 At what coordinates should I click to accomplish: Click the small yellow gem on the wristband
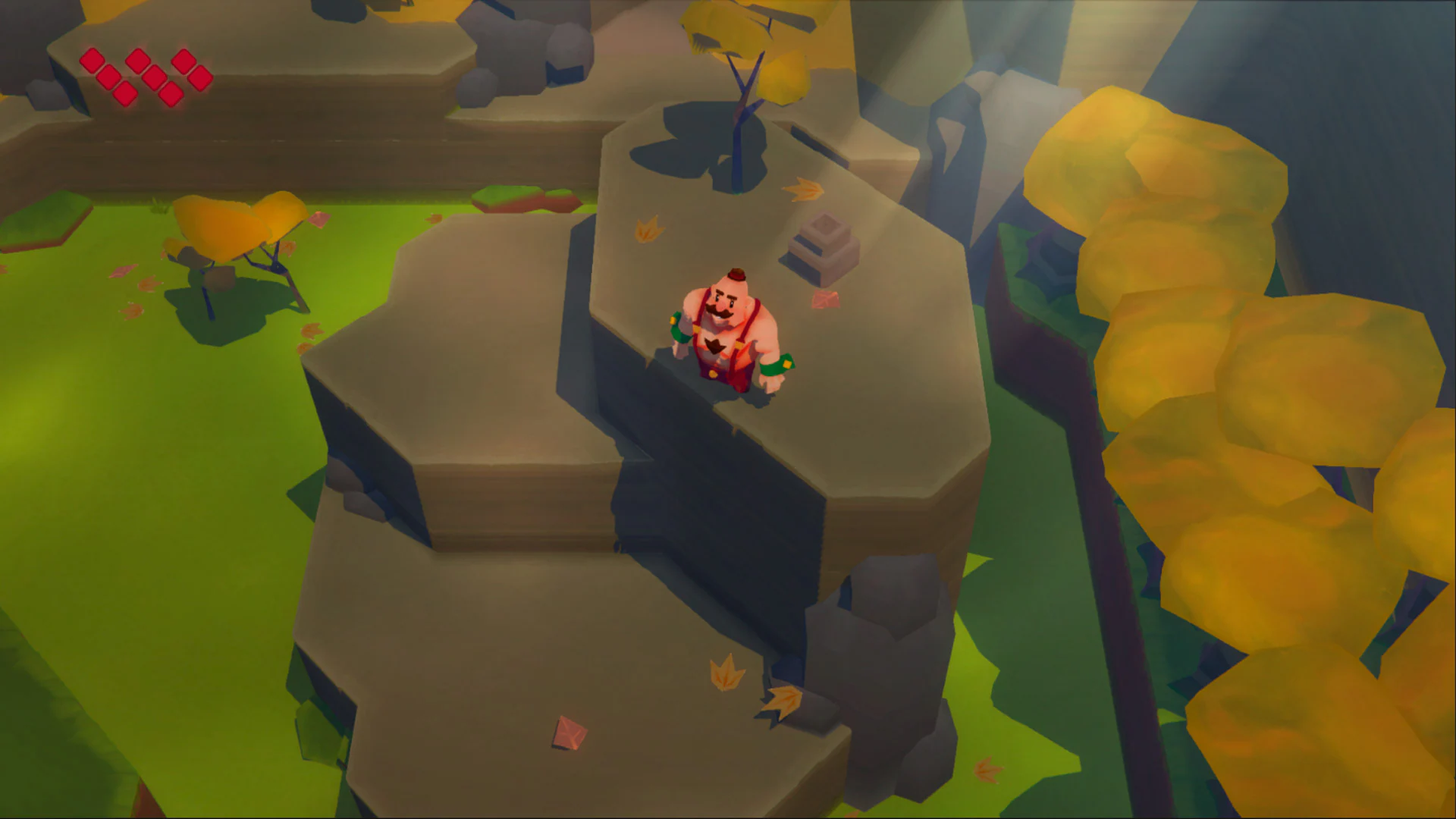click(x=786, y=364)
